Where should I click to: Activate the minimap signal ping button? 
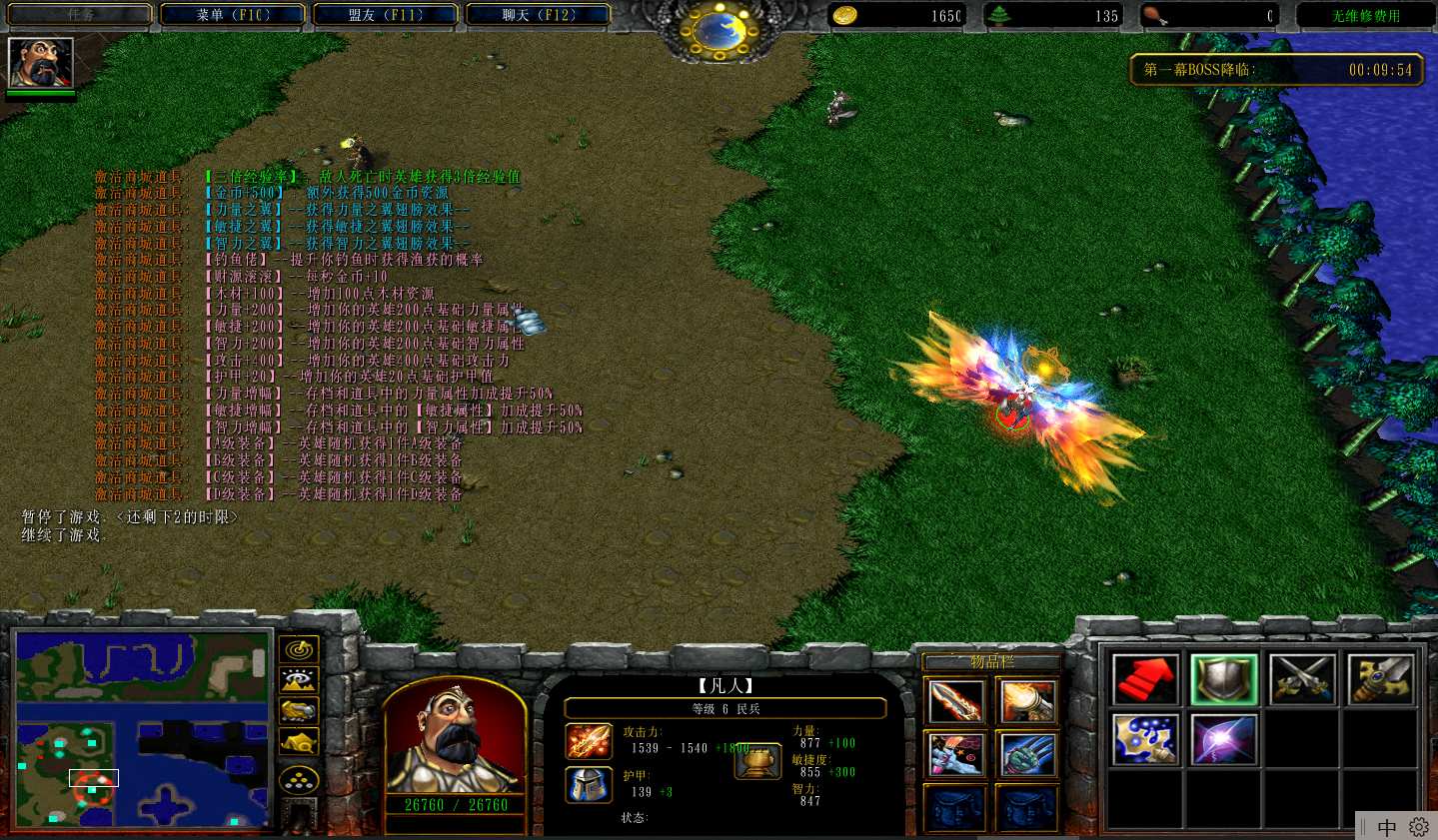tap(299, 650)
